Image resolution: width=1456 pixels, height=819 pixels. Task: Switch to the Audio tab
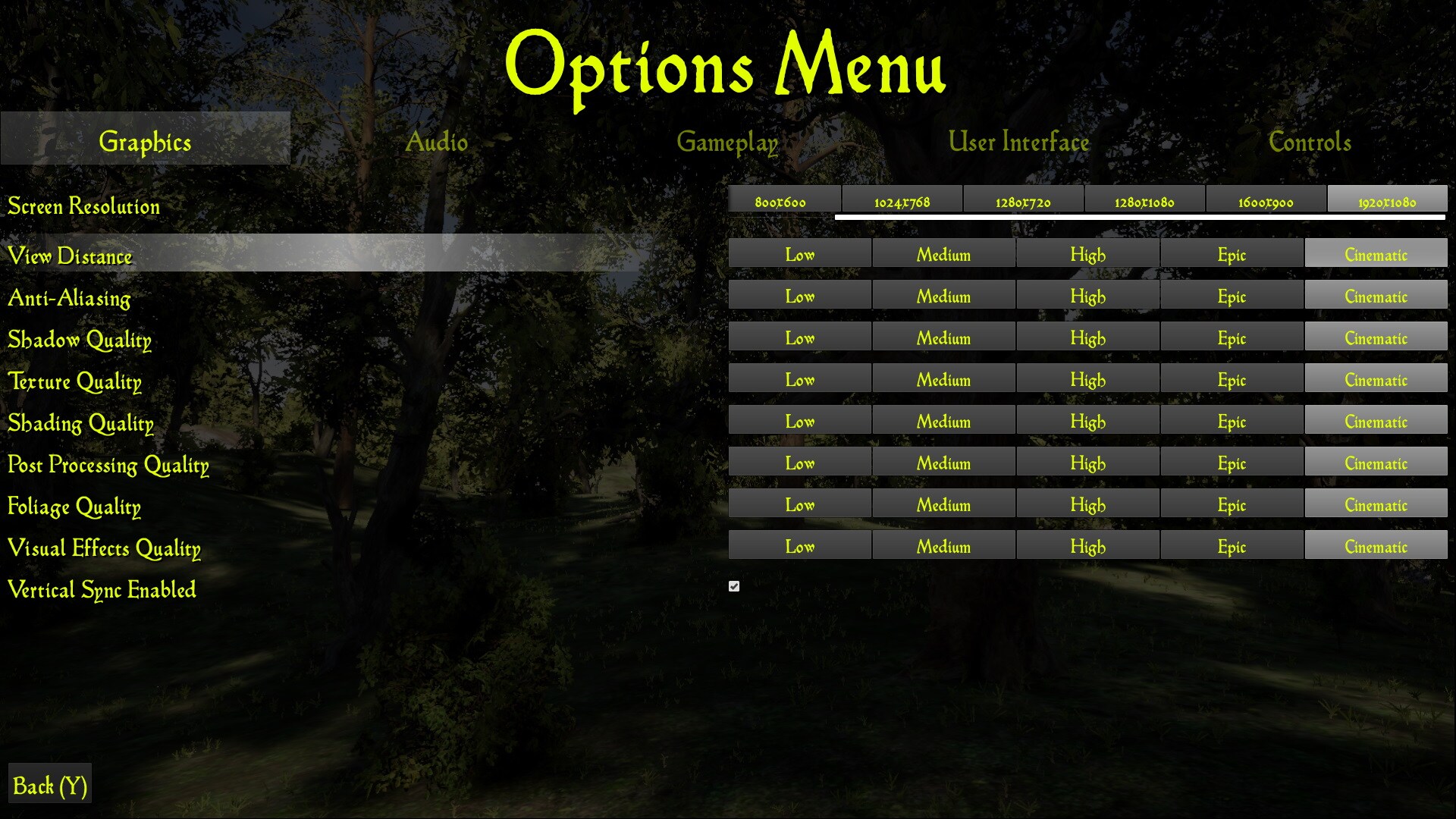coord(438,141)
